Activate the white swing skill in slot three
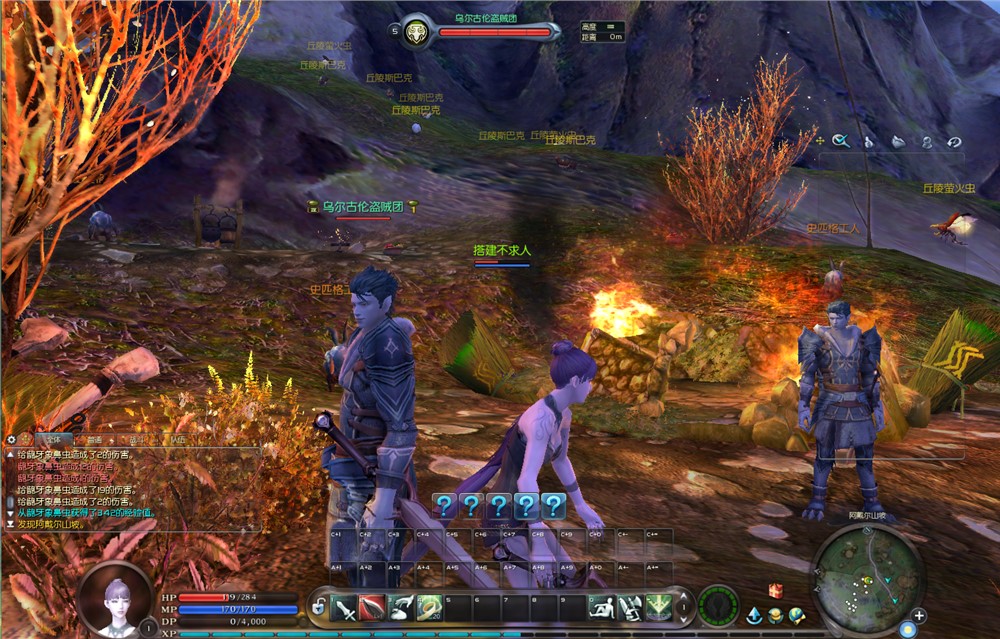This screenshot has height=639, width=1000. (x=401, y=606)
